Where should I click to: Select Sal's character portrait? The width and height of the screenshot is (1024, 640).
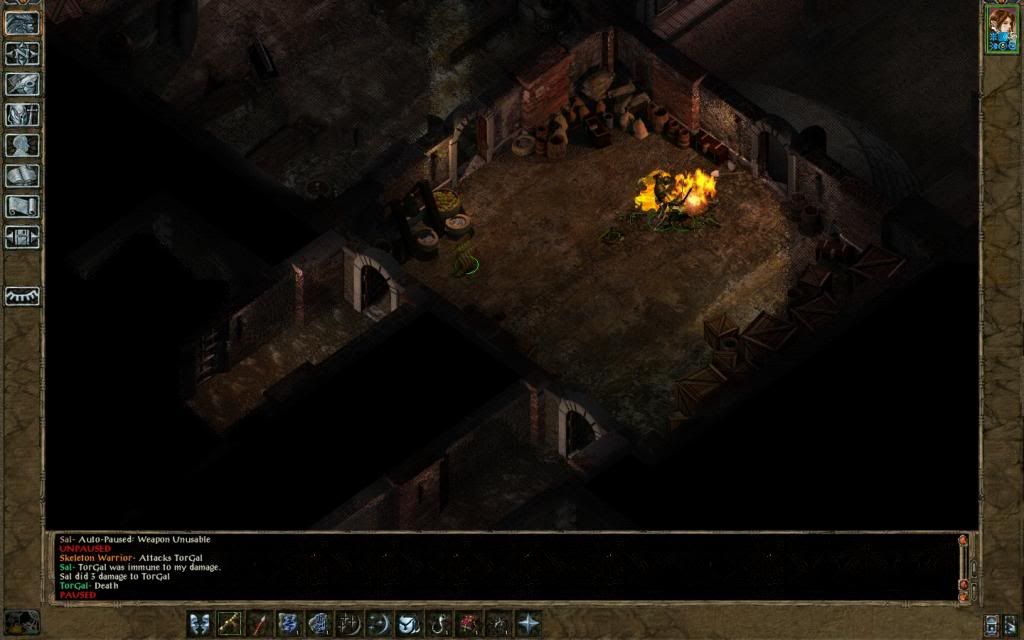1001,27
